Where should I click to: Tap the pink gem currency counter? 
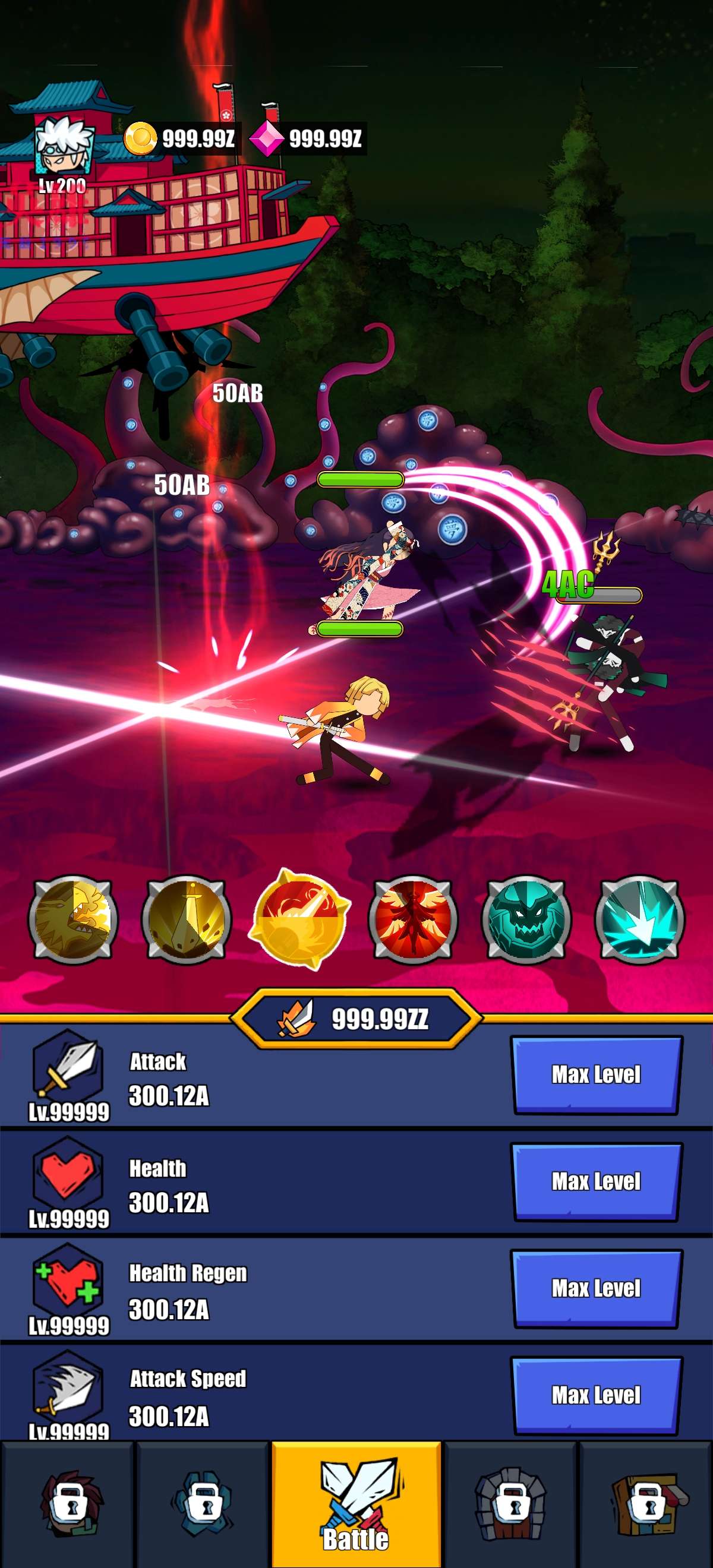coord(308,139)
